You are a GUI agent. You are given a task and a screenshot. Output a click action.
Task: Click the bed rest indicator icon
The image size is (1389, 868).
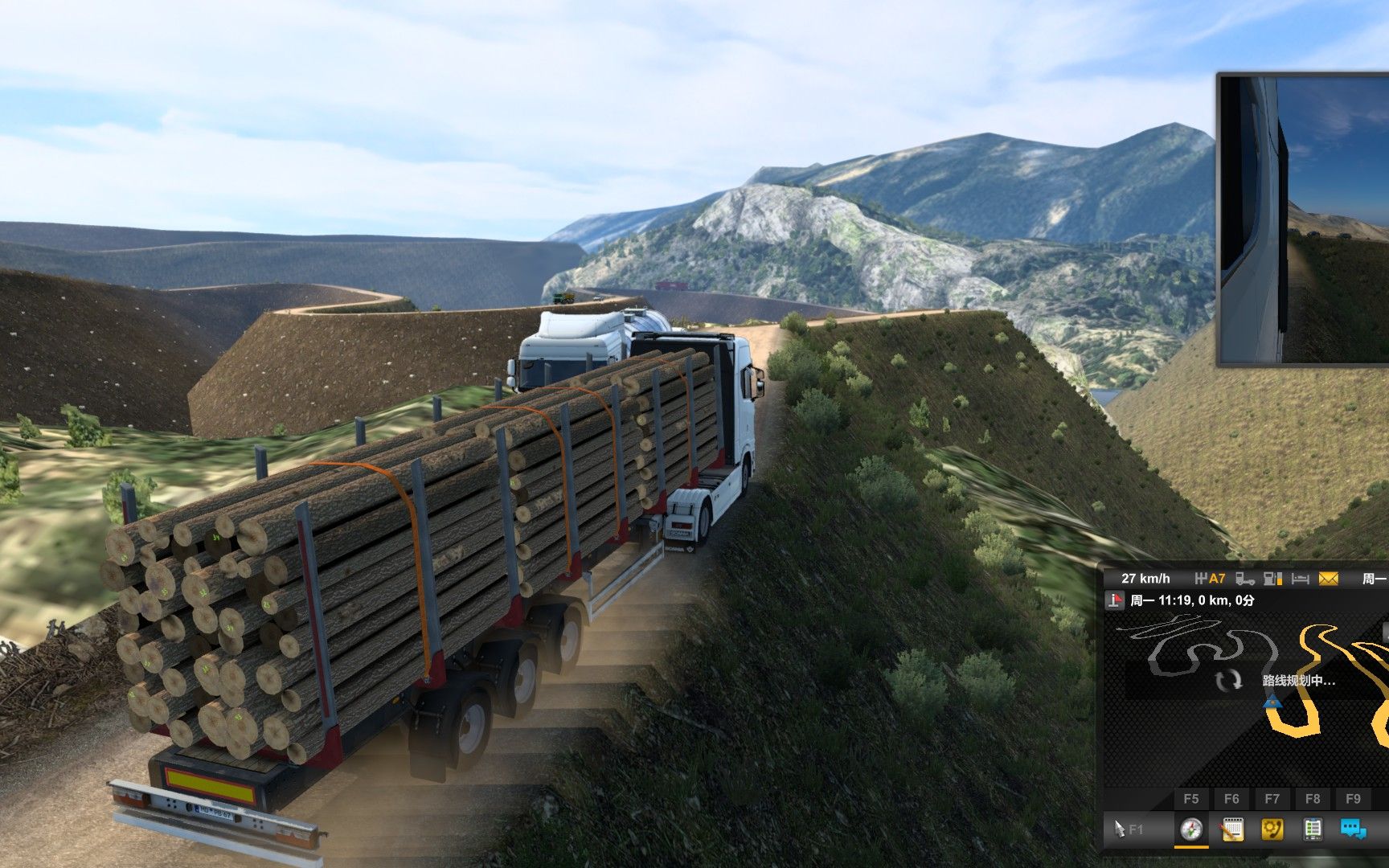(x=1301, y=579)
